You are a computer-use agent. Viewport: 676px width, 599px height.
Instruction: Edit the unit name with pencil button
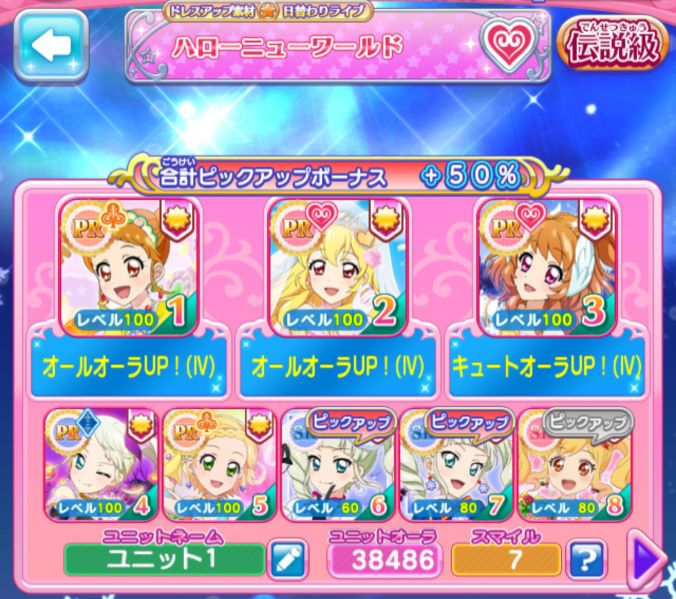pyautogui.click(x=287, y=558)
